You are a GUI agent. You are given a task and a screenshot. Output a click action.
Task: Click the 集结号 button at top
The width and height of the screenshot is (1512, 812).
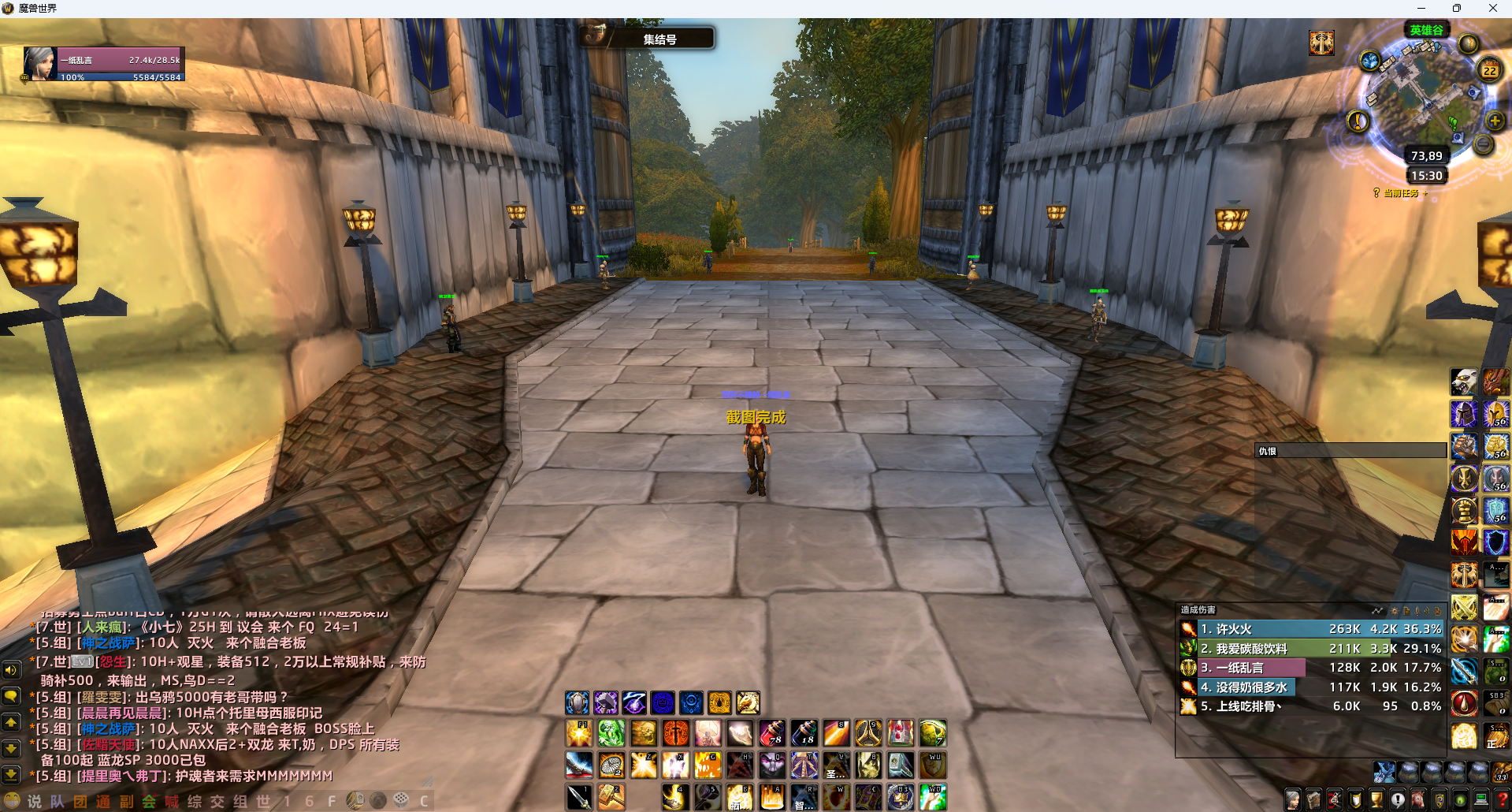659,39
